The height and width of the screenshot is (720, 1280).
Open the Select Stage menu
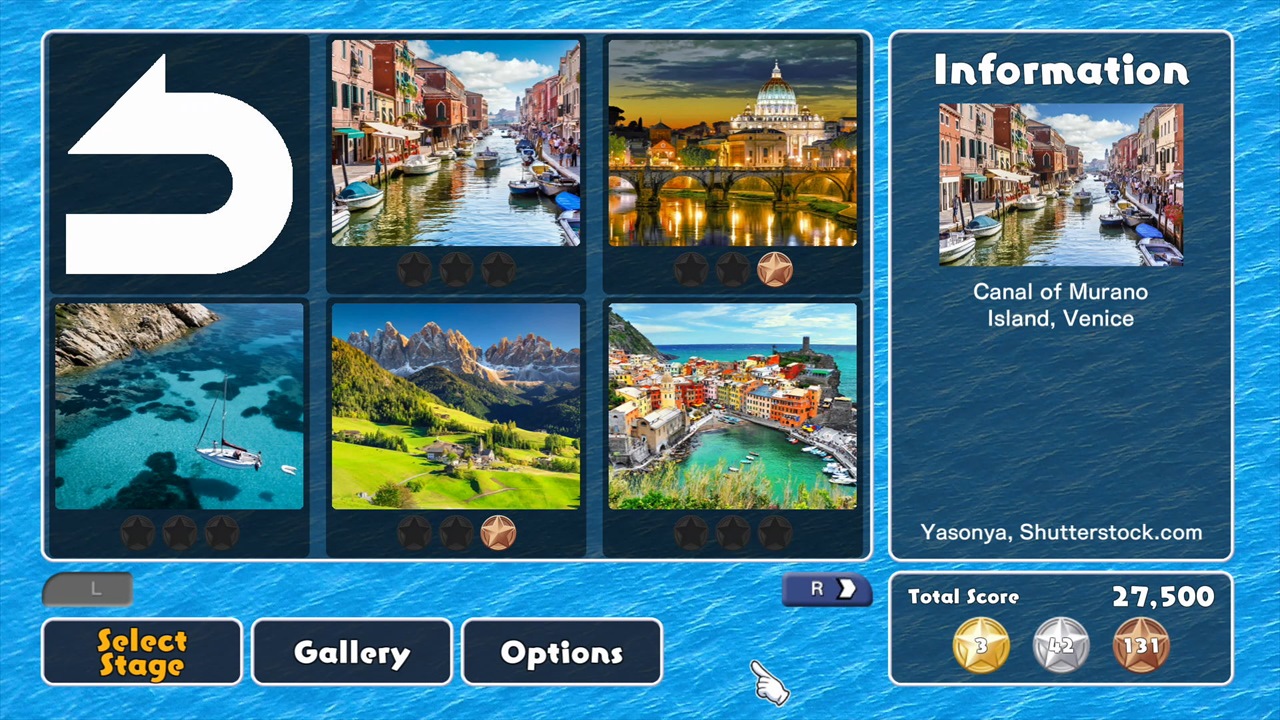click(x=141, y=652)
